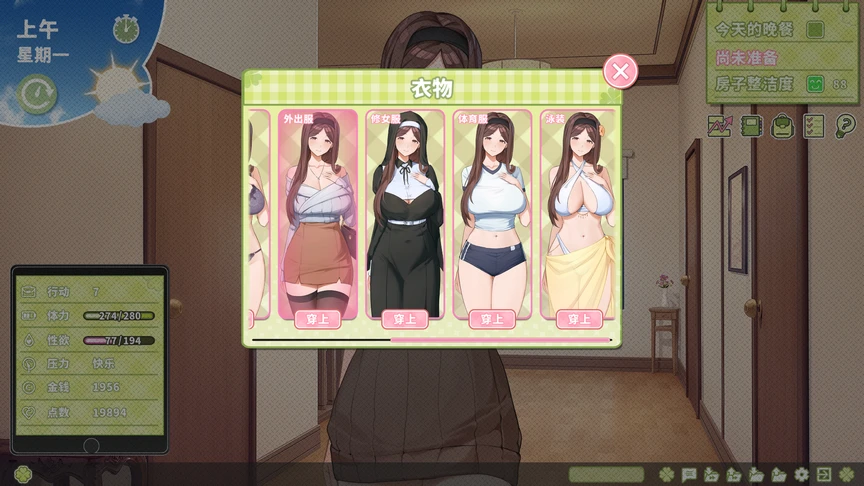Open the stopwatch time icon
The image size is (864, 486).
pyautogui.click(x=126, y=28)
